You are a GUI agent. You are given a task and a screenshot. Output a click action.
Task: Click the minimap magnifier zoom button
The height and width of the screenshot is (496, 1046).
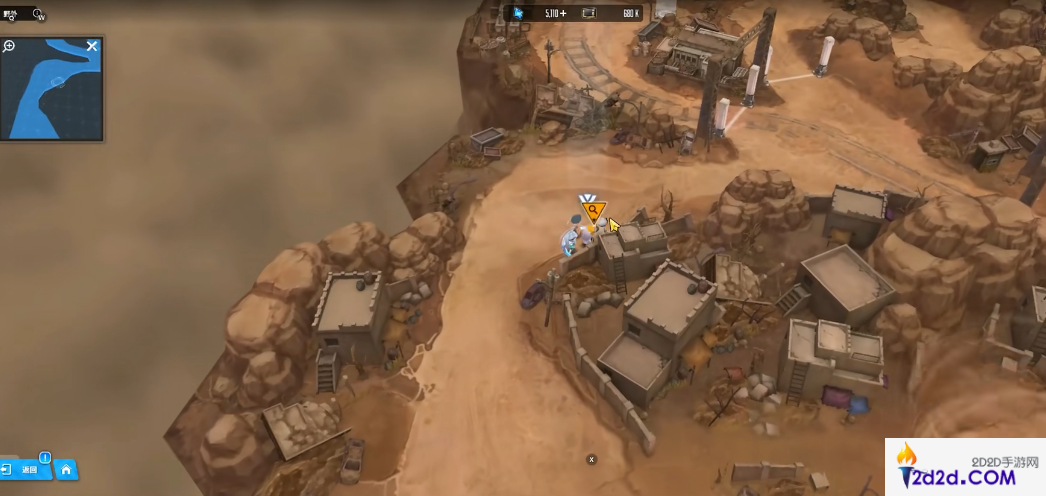coord(9,46)
